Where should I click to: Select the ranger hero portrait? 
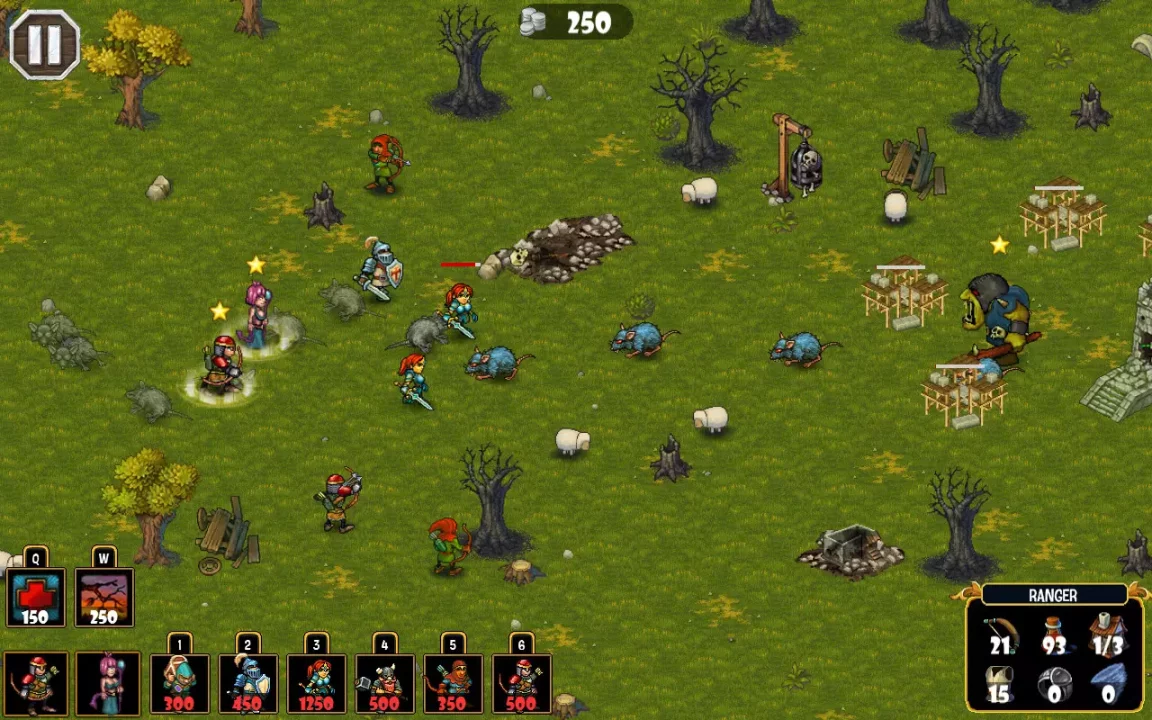tap(36, 684)
